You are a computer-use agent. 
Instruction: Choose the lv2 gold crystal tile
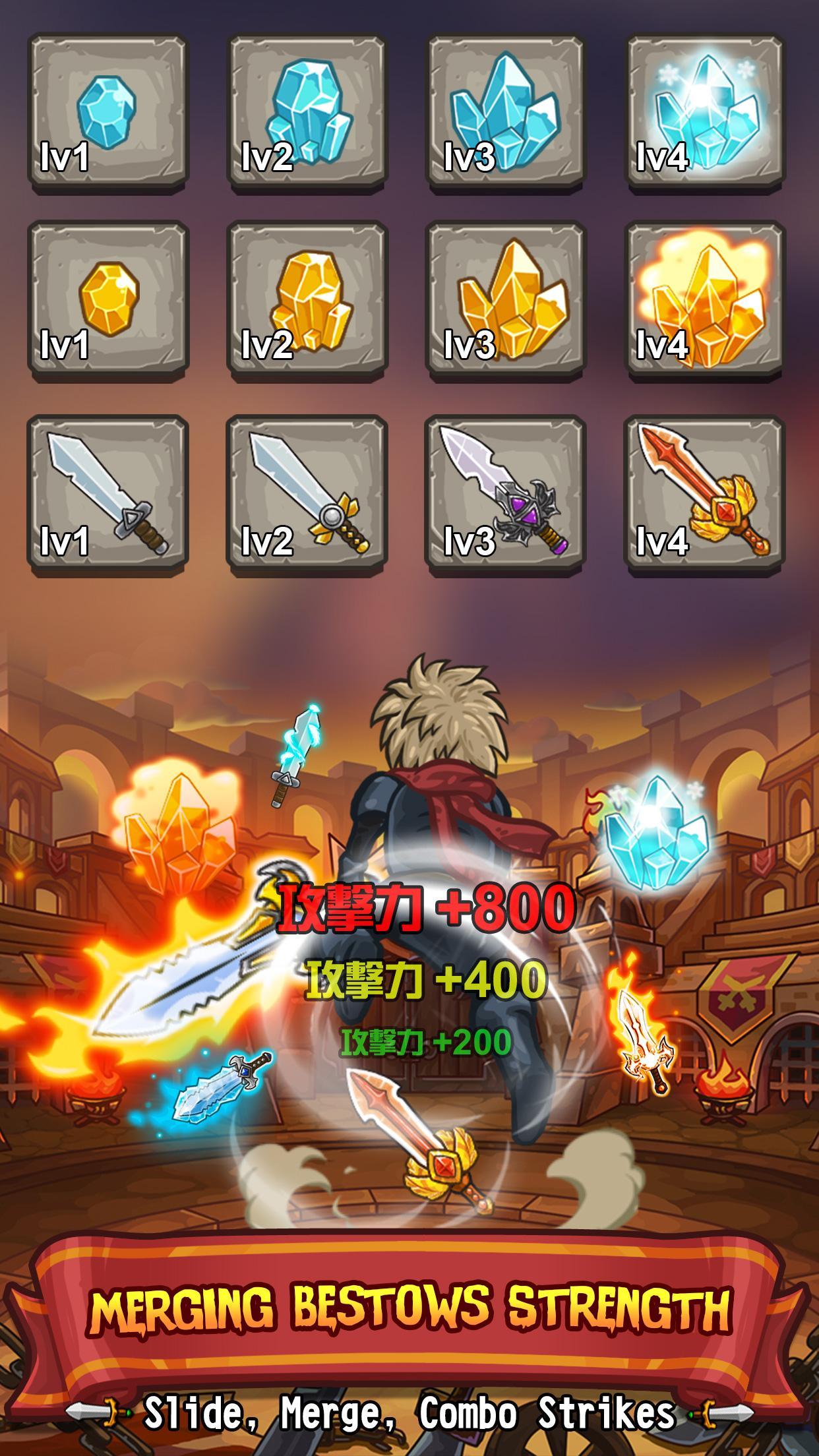click(307, 301)
